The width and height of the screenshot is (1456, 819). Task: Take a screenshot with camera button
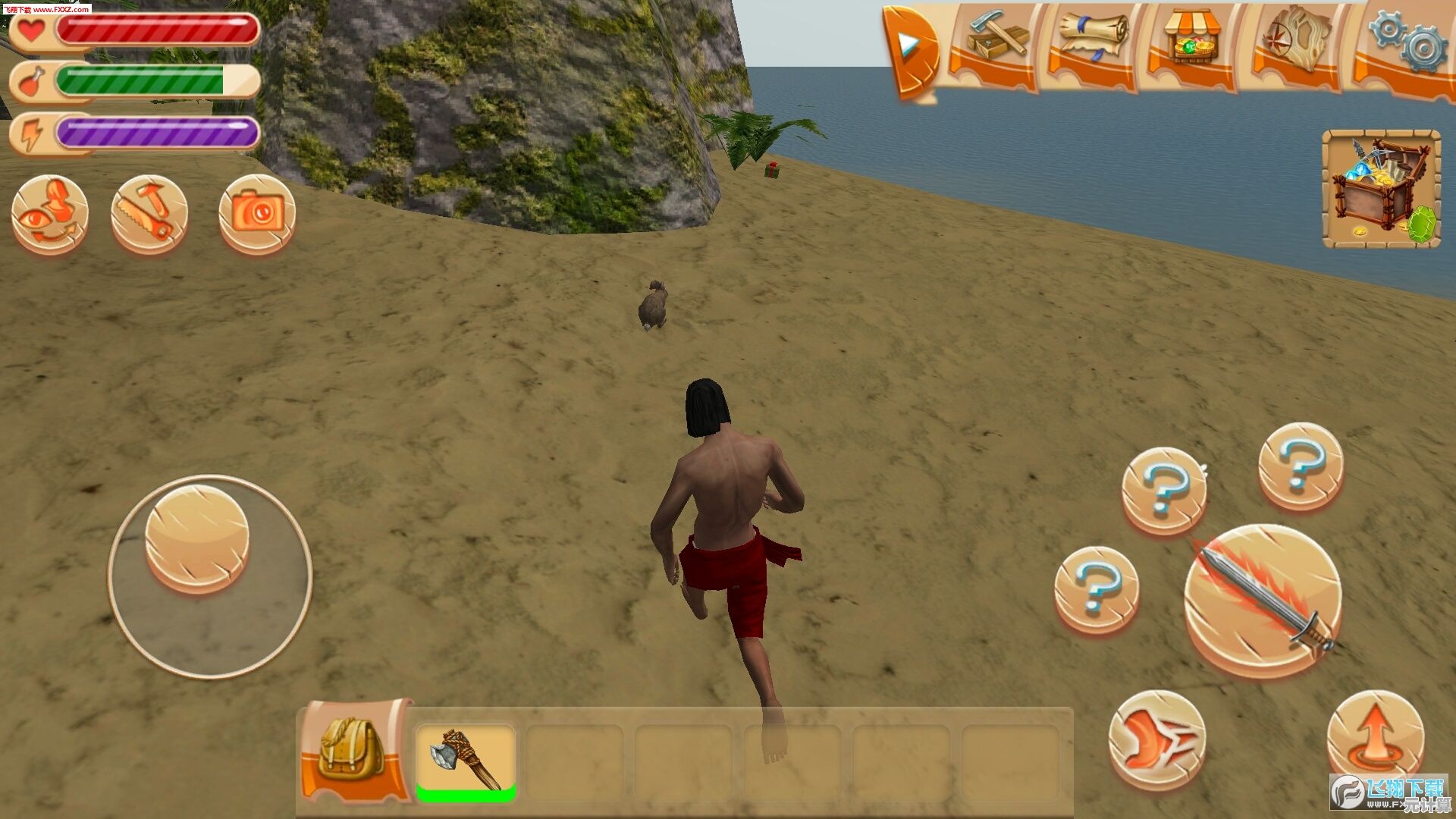coord(257,214)
